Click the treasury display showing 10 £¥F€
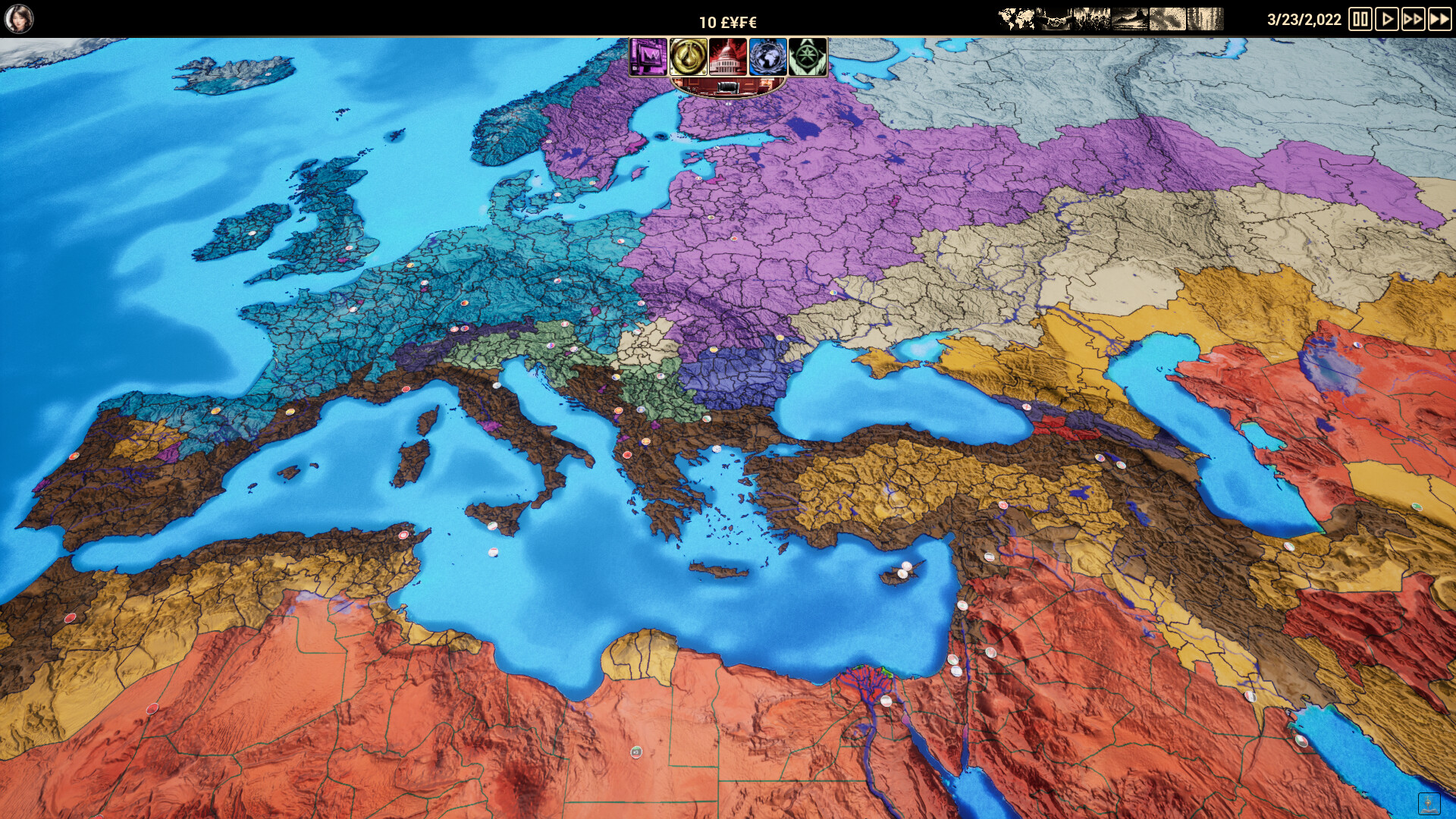1456x819 pixels. click(727, 20)
